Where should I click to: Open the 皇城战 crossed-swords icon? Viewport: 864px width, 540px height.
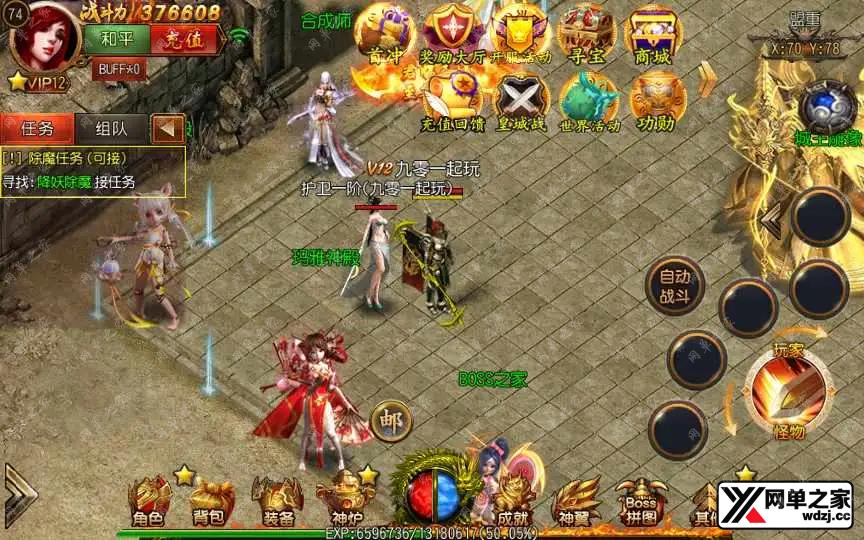click(x=520, y=102)
